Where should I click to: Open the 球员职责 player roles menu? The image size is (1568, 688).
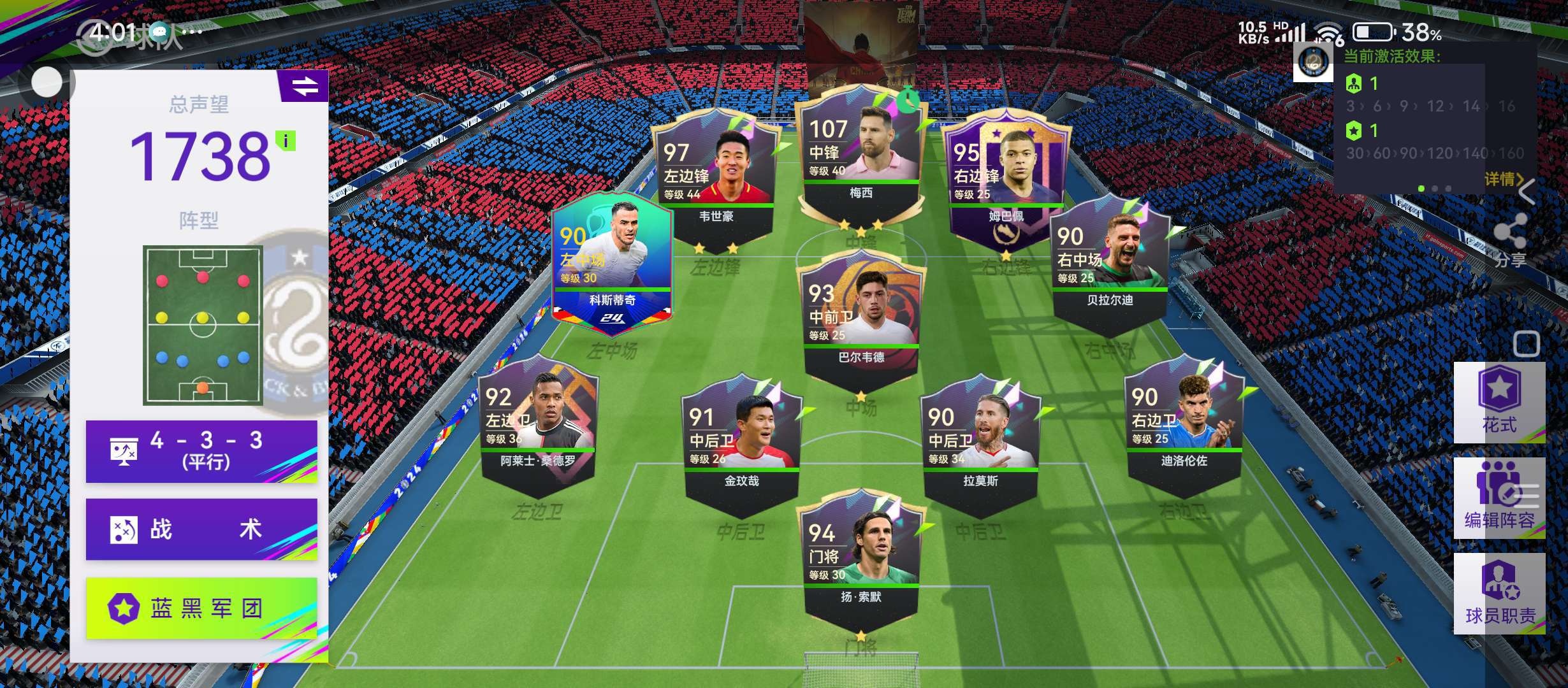(1499, 594)
